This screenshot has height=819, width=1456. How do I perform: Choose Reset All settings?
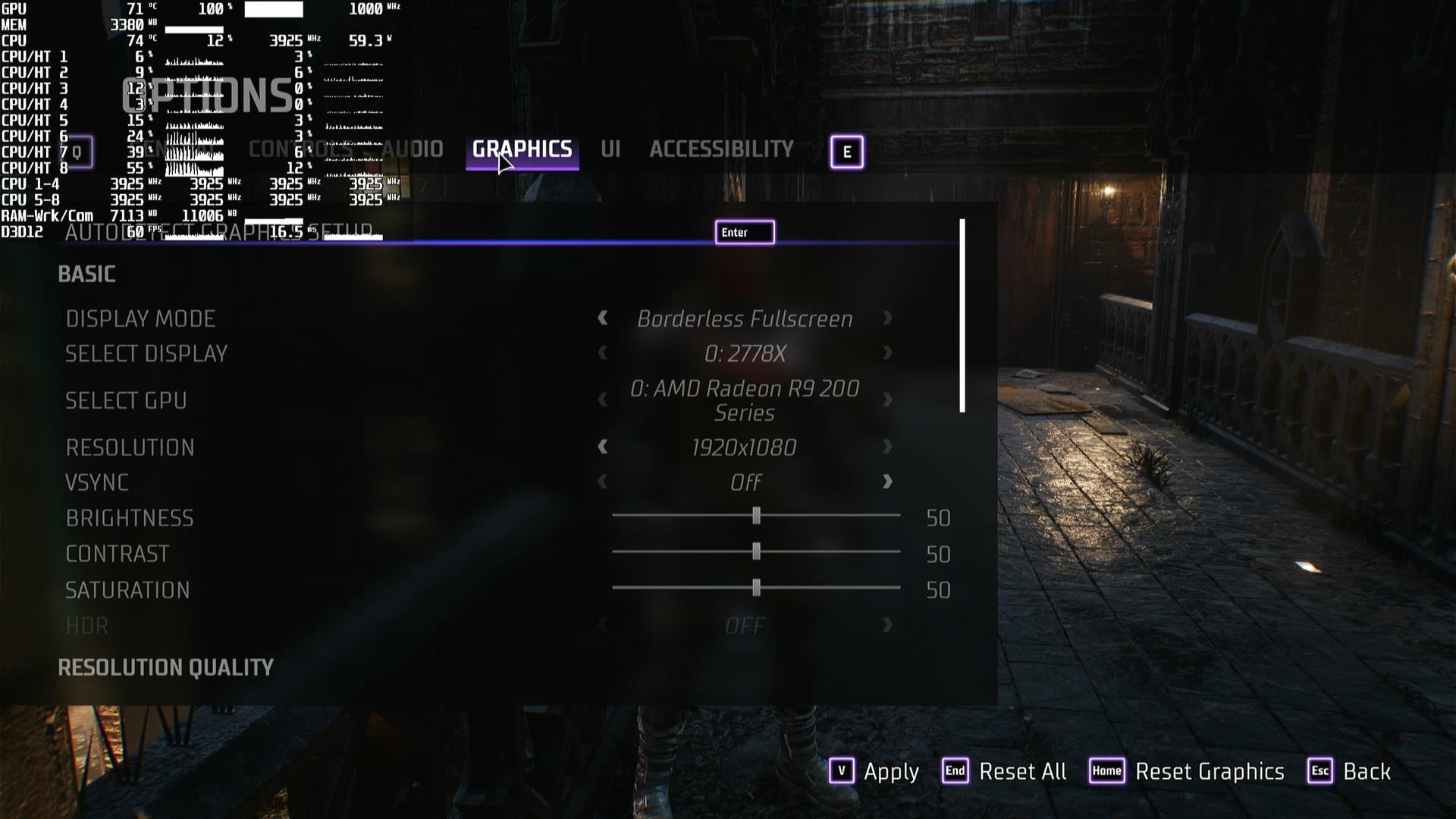[x=1005, y=771]
